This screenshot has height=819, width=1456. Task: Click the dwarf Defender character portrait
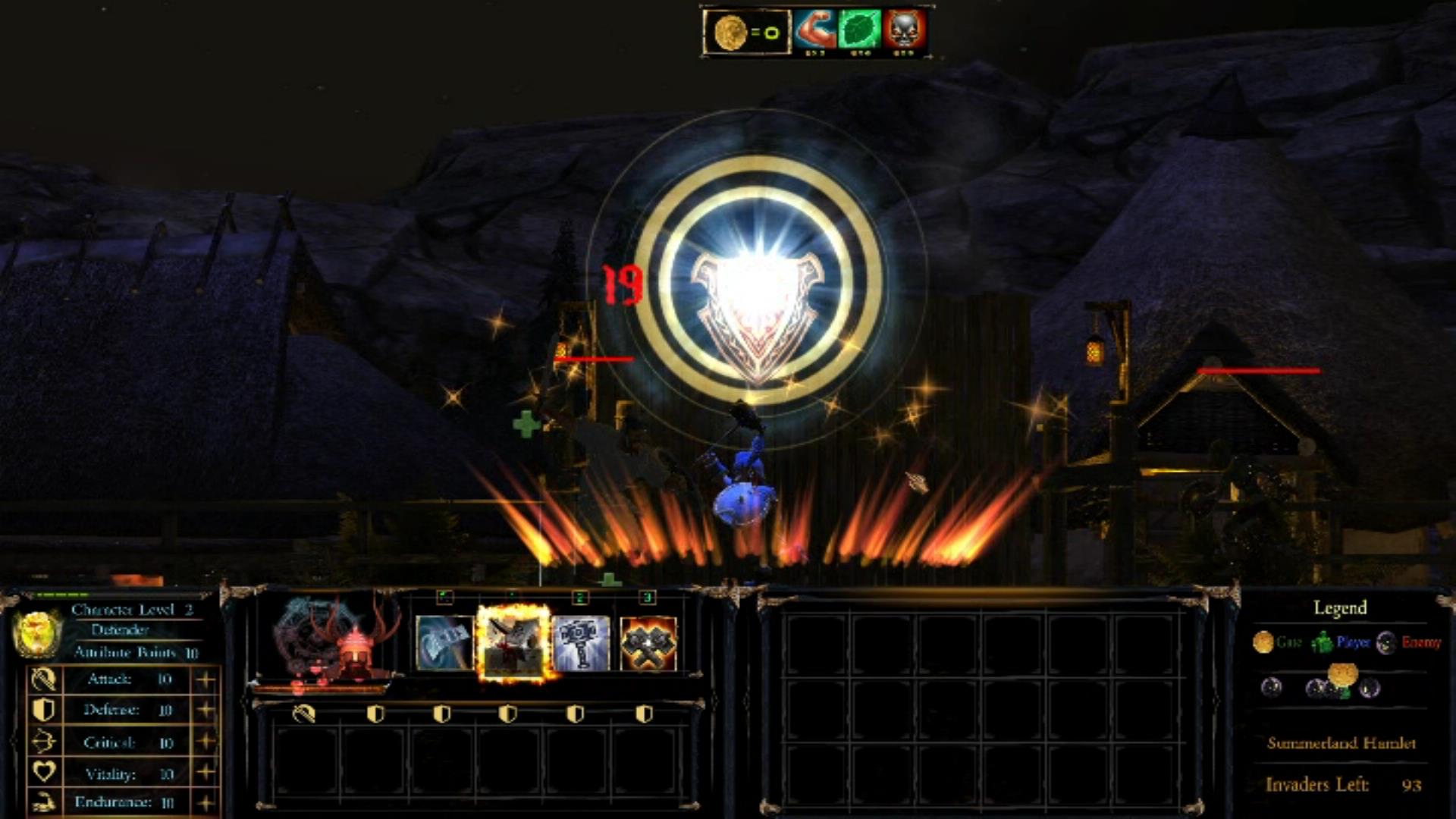334,641
